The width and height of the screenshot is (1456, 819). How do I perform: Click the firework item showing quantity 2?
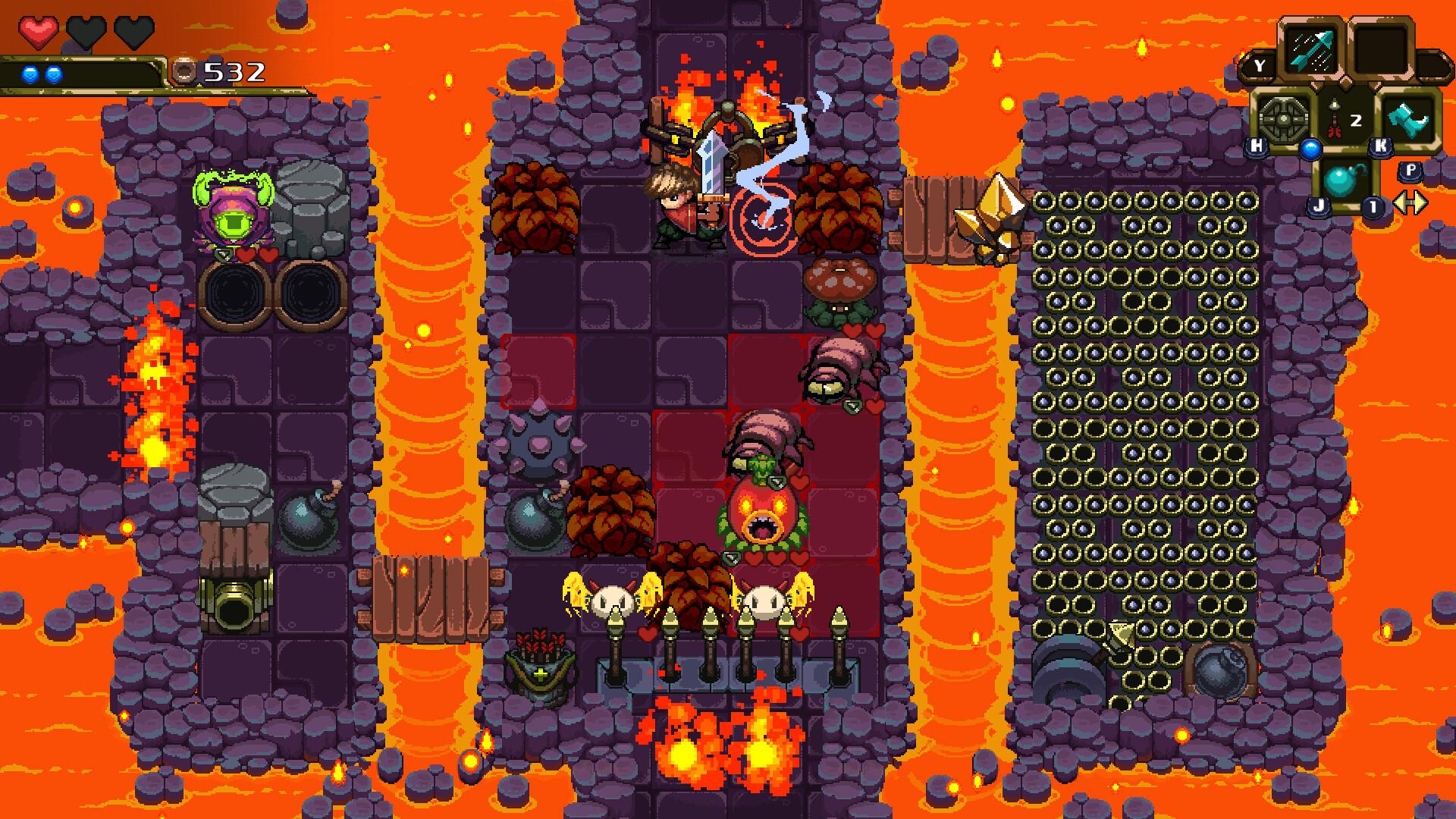[1335, 118]
